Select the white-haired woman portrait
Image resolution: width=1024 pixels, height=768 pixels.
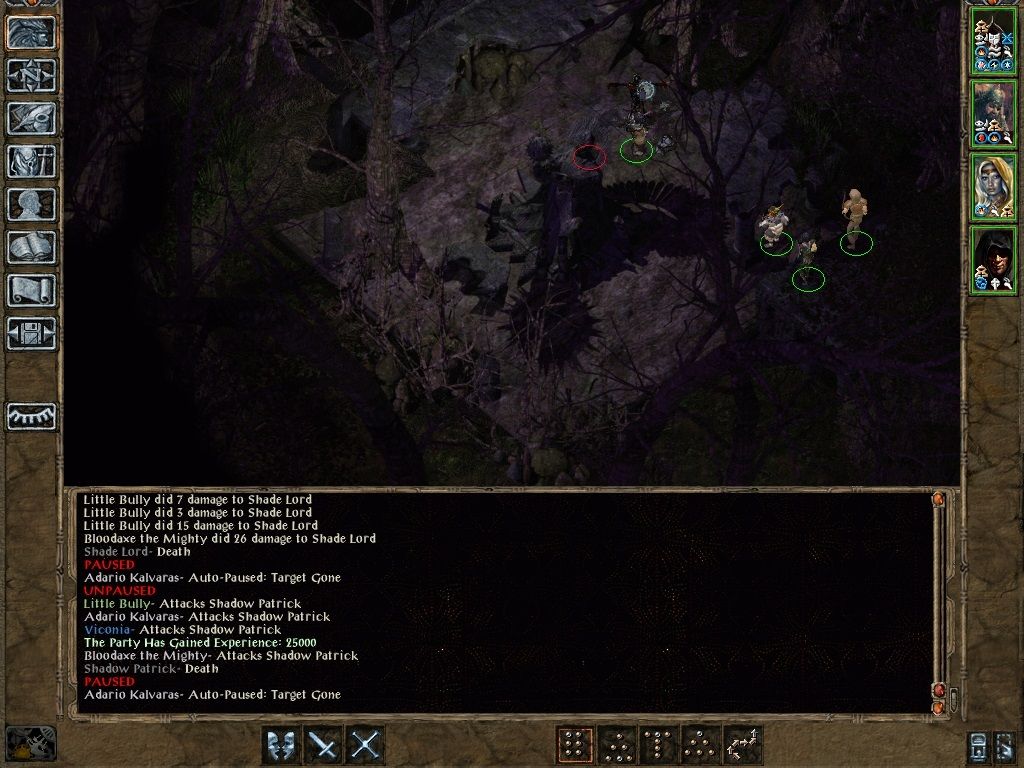click(x=993, y=187)
